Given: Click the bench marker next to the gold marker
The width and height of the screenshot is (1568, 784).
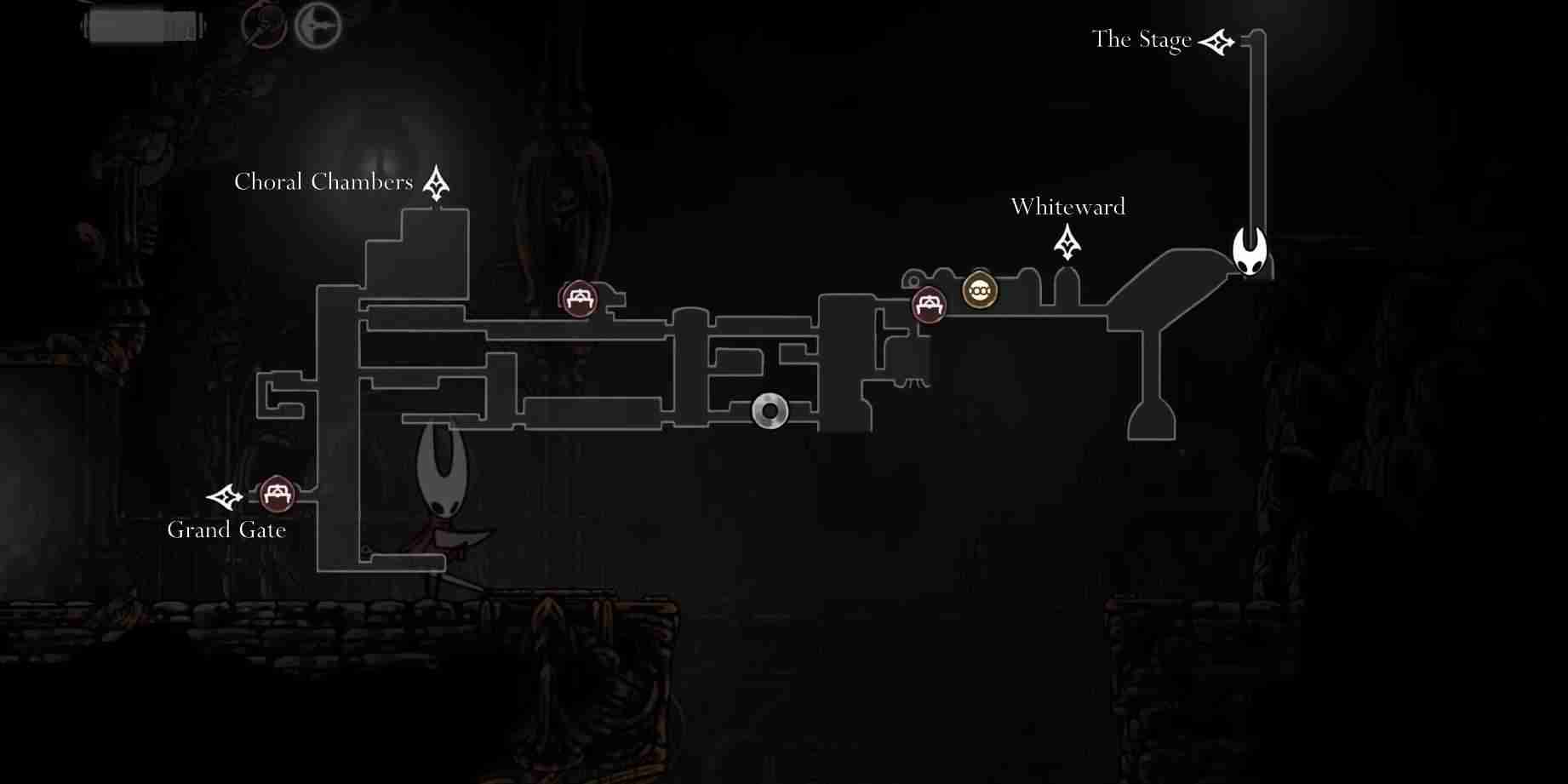Looking at the screenshot, I should point(929,304).
